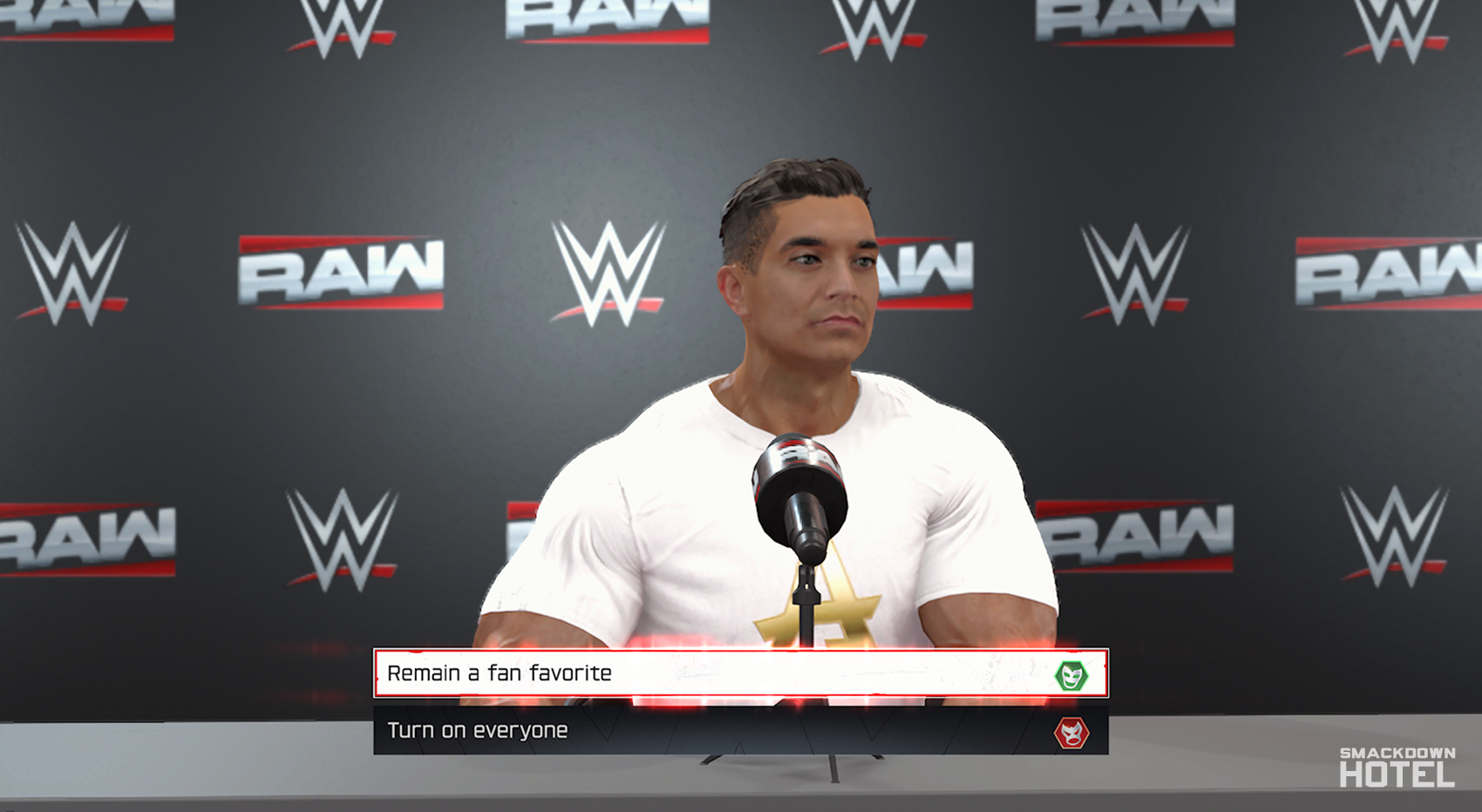Click the gold emblem on the white shirt

(x=819, y=610)
